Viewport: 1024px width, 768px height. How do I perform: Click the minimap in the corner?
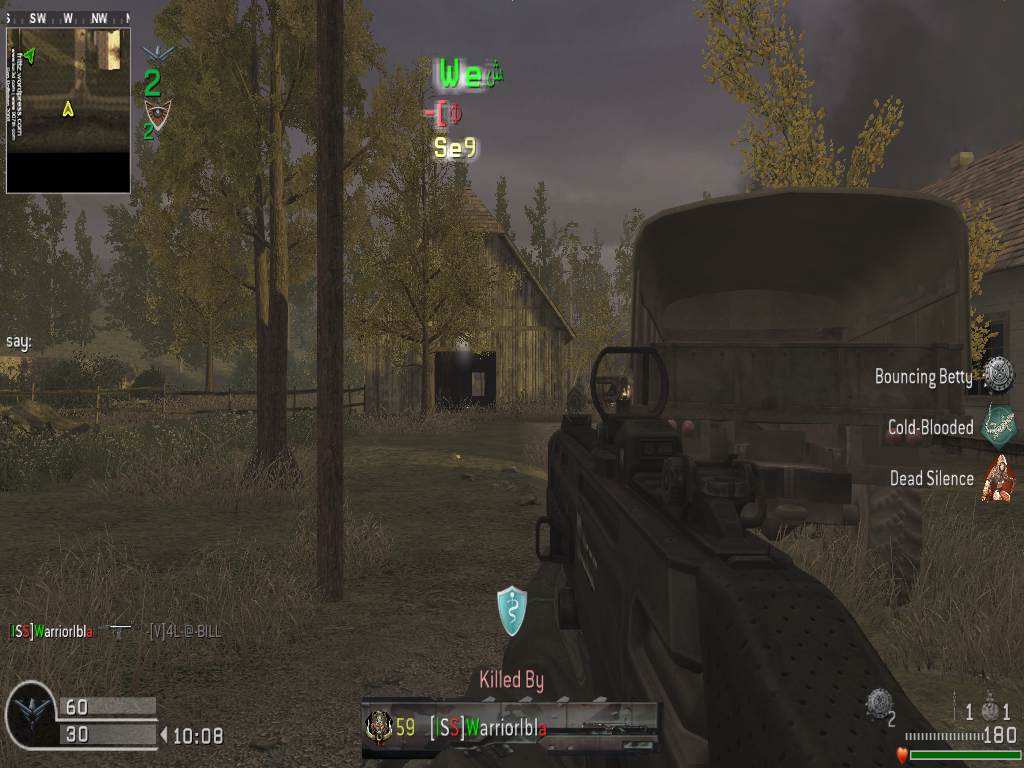(x=68, y=108)
